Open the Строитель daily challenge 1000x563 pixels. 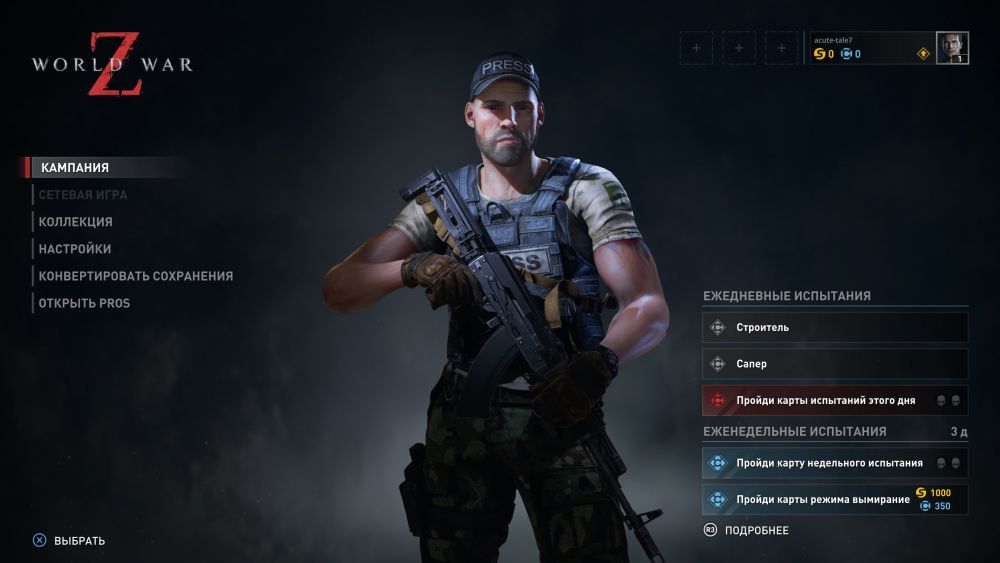pyautogui.click(x=835, y=327)
